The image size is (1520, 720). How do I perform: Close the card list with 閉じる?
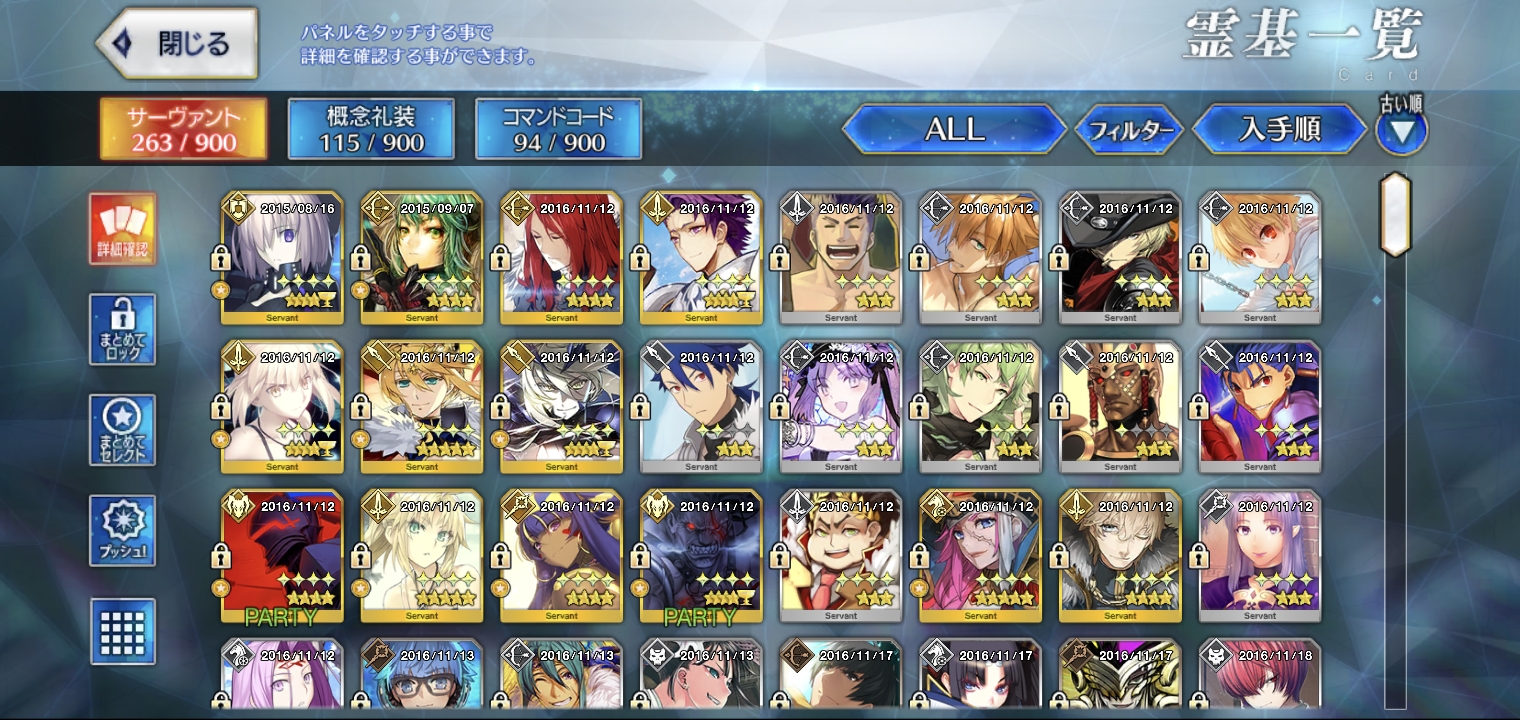pyautogui.click(x=177, y=43)
